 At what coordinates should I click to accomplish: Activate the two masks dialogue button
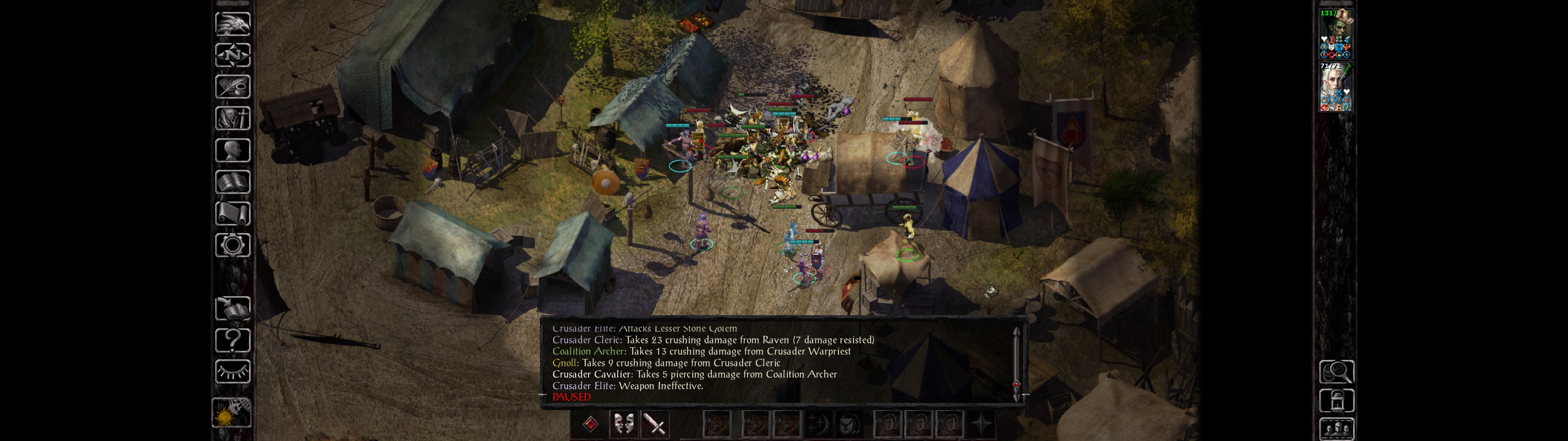pyautogui.click(x=623, y=424)
